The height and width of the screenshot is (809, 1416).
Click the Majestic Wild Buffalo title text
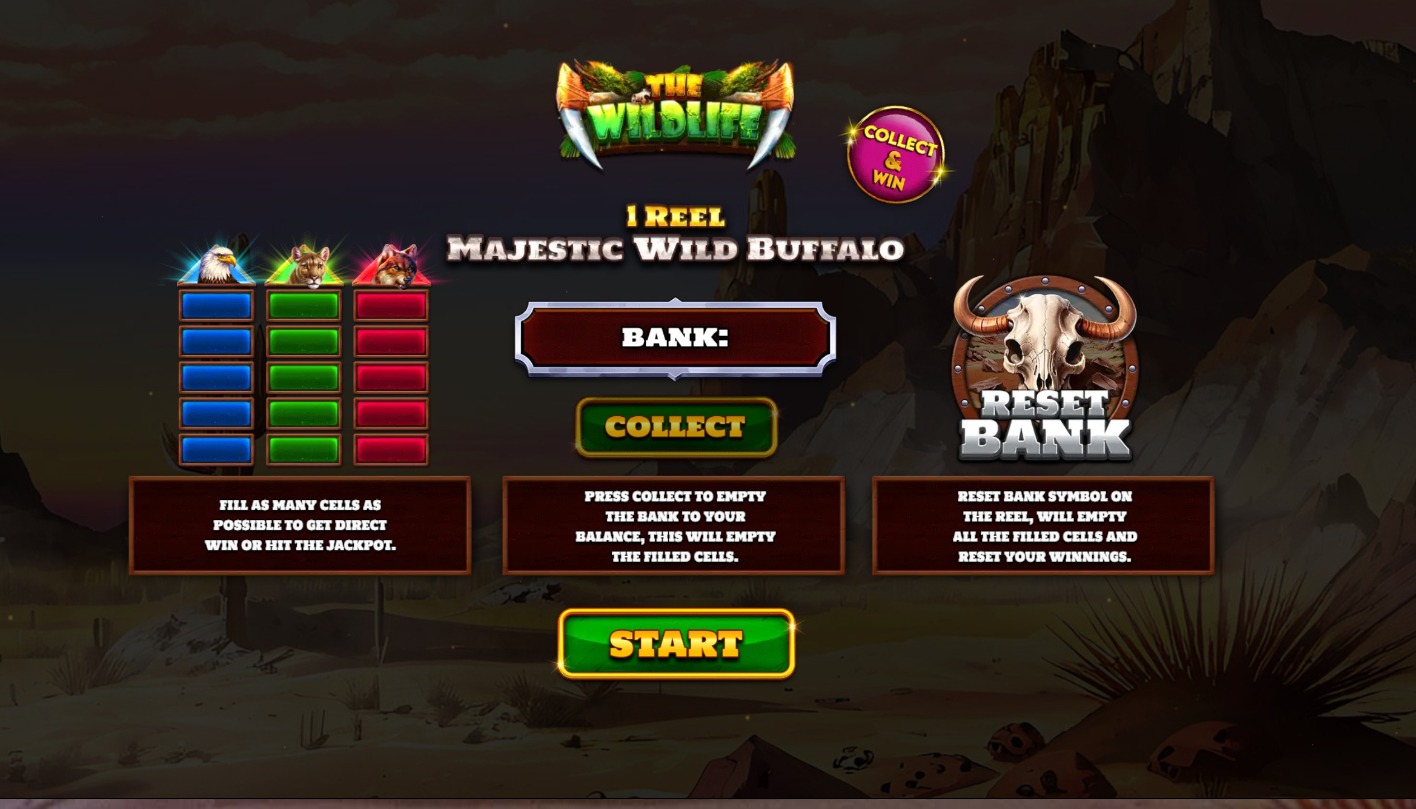676,251
